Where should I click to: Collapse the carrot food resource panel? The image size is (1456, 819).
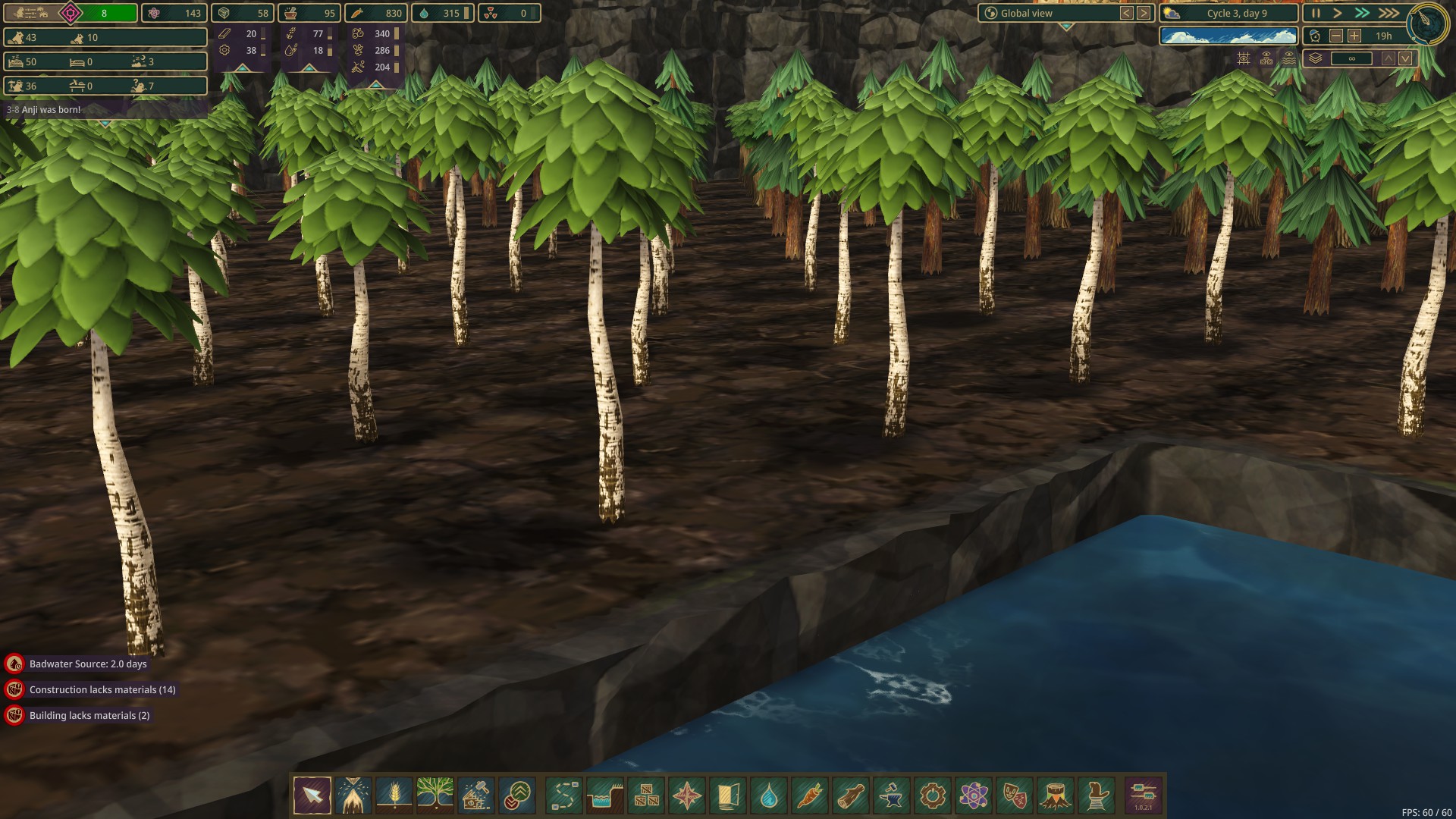point(375,84)
